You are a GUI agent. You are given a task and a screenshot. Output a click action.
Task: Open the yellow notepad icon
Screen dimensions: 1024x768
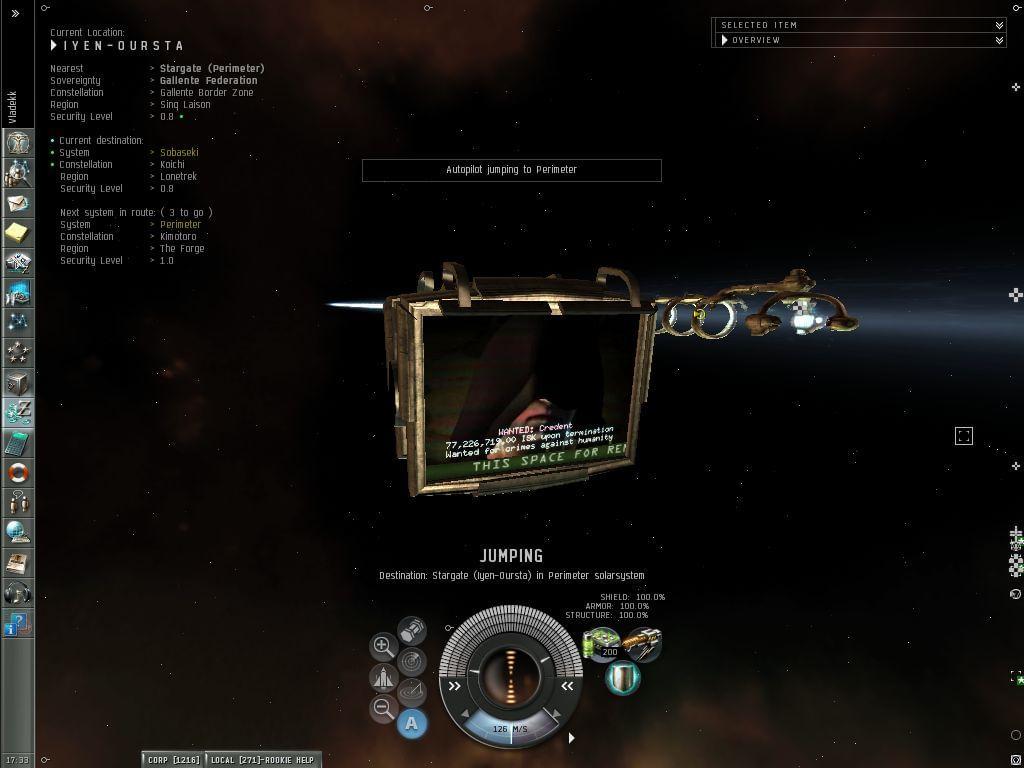18,233
